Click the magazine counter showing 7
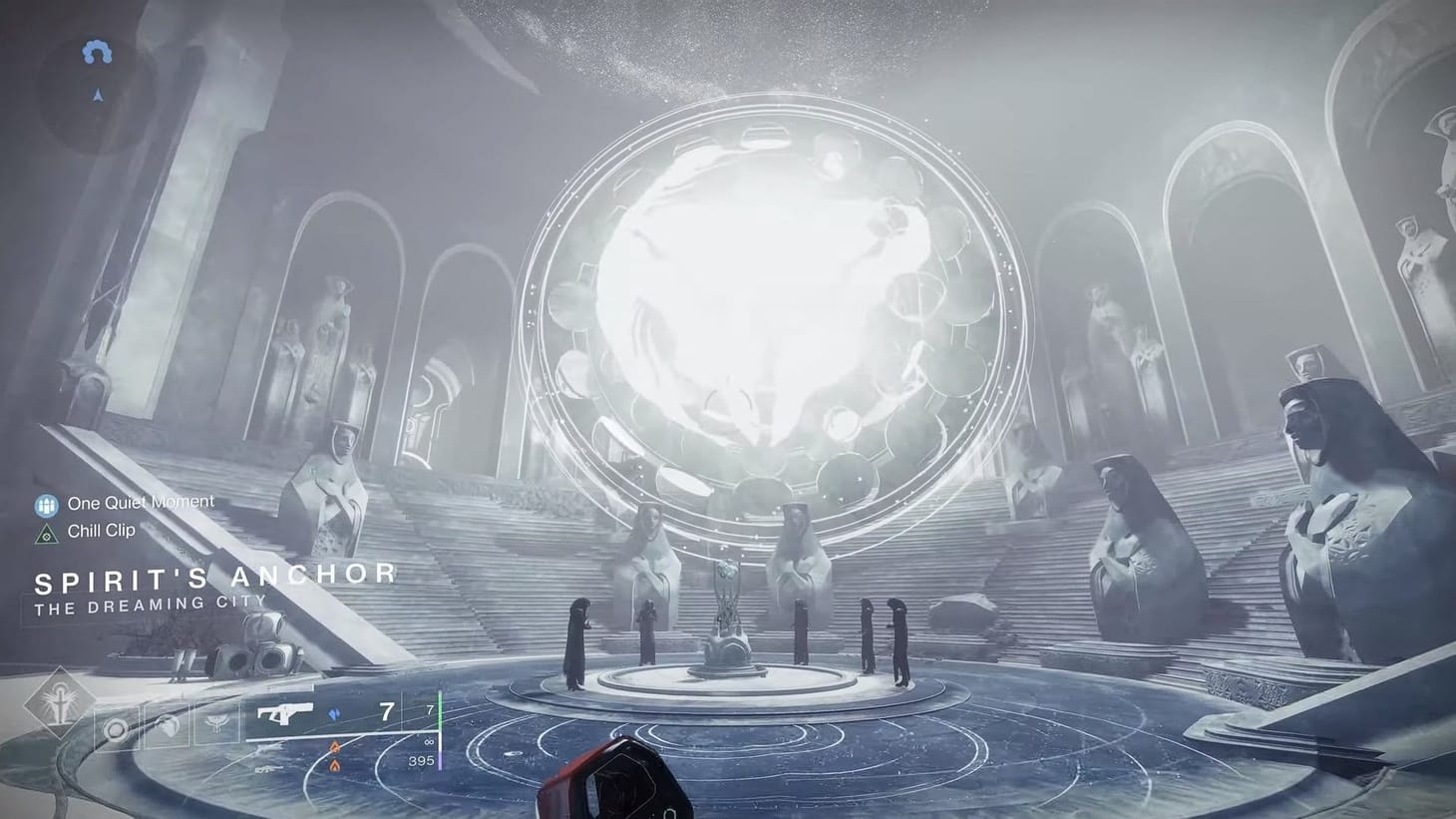 (x=387, y=710)
